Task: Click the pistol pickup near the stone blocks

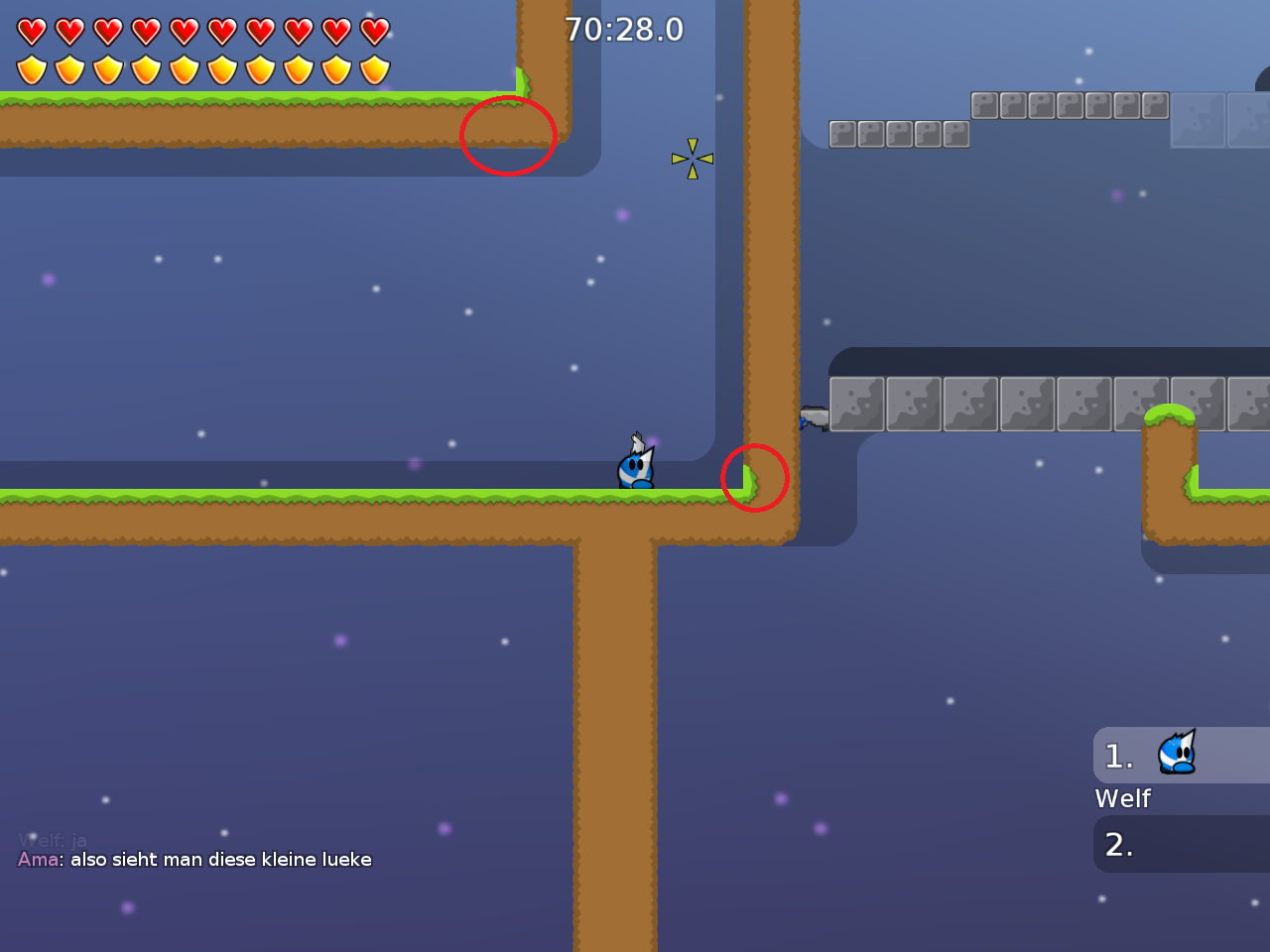Action: [812, 417]
